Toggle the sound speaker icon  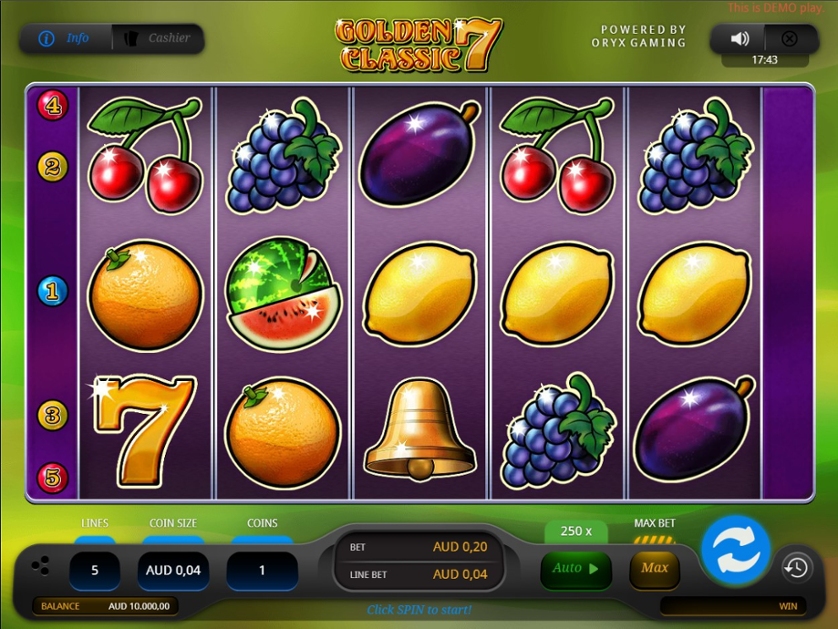[x=739, y=39]
